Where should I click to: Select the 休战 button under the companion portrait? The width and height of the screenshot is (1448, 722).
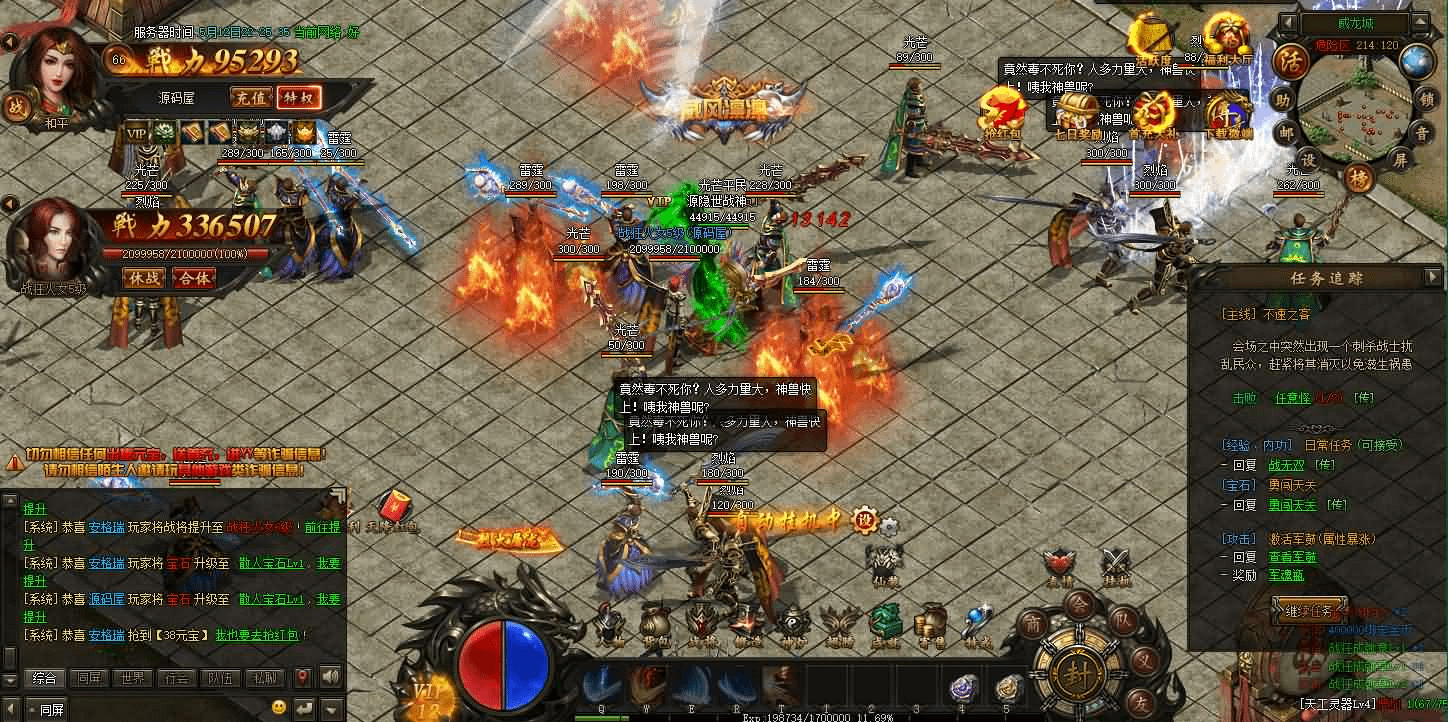click(x=144, y=278)
